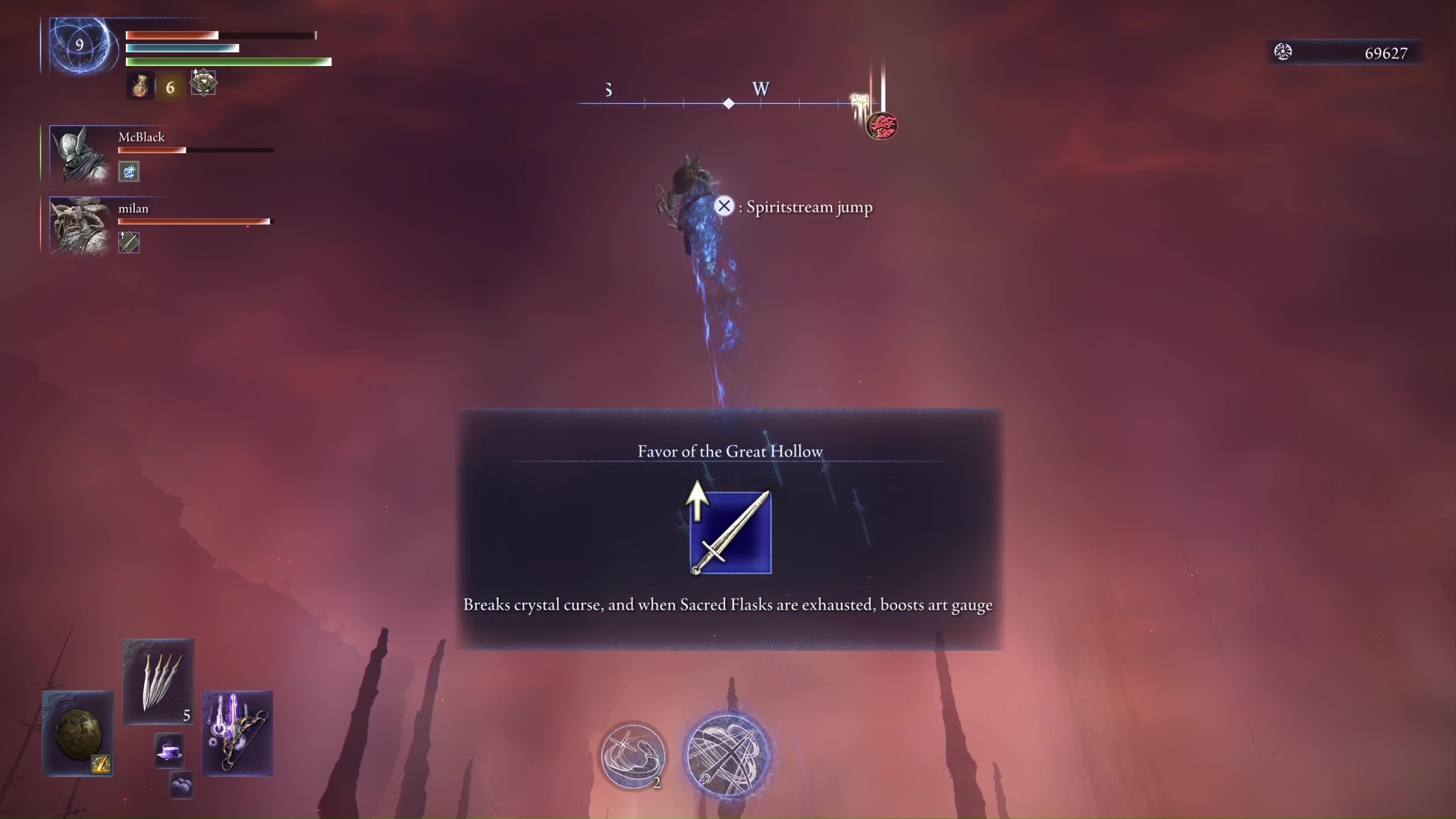Select the berries consumable item
Viewport: 1456px width, 819px height.
point(180,785)
